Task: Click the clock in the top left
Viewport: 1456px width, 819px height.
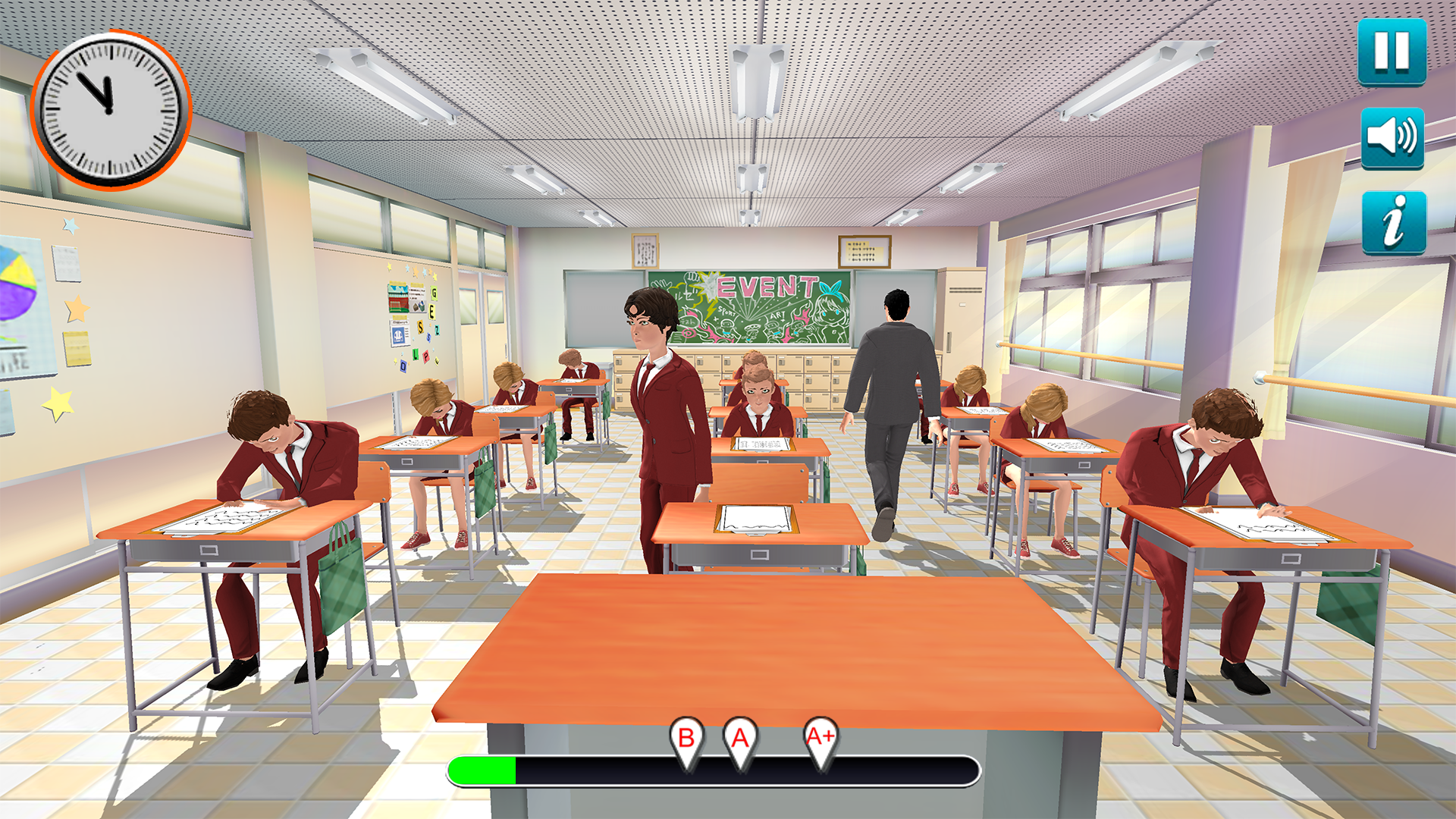Action: (108, 108)
